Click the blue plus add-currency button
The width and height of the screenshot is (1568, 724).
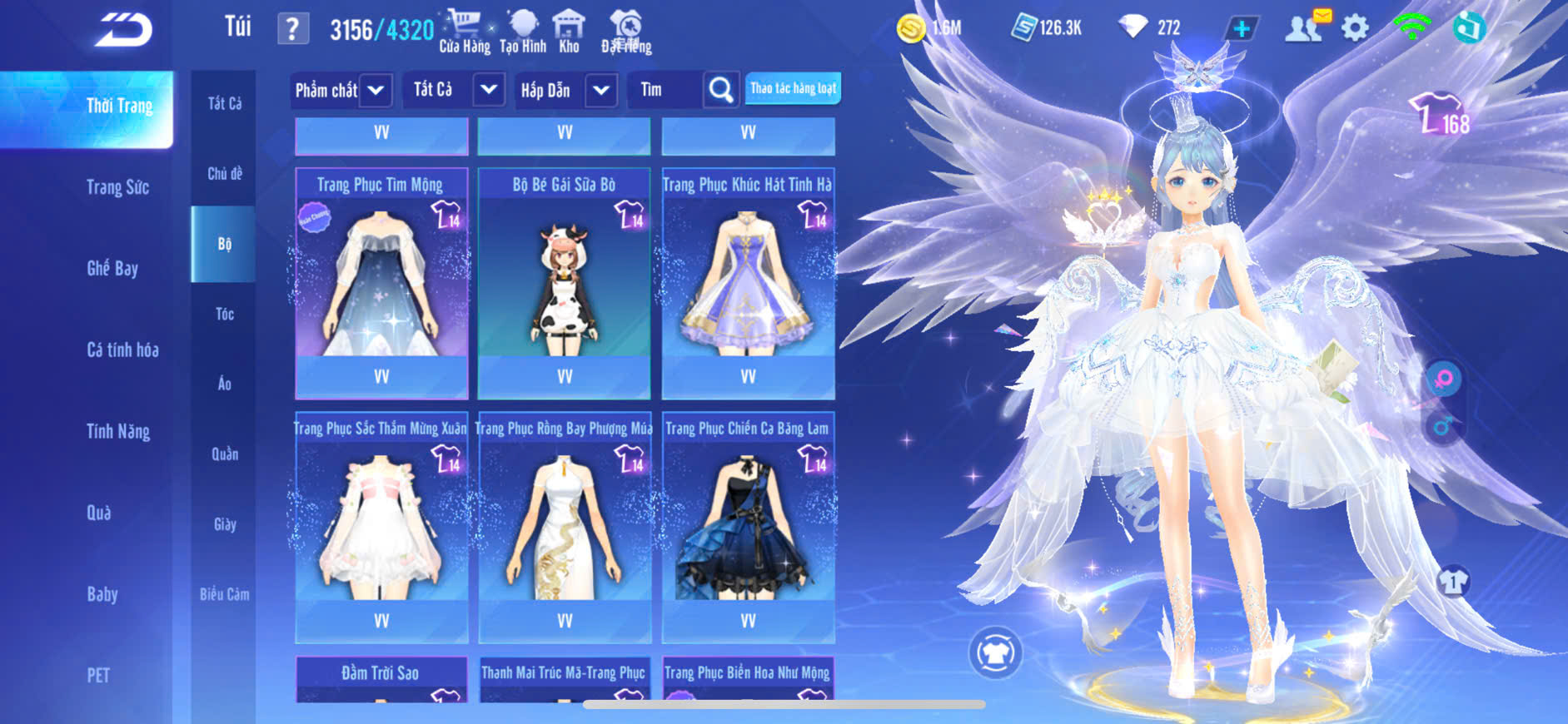pyautogui.click(x=1241, y=28)
